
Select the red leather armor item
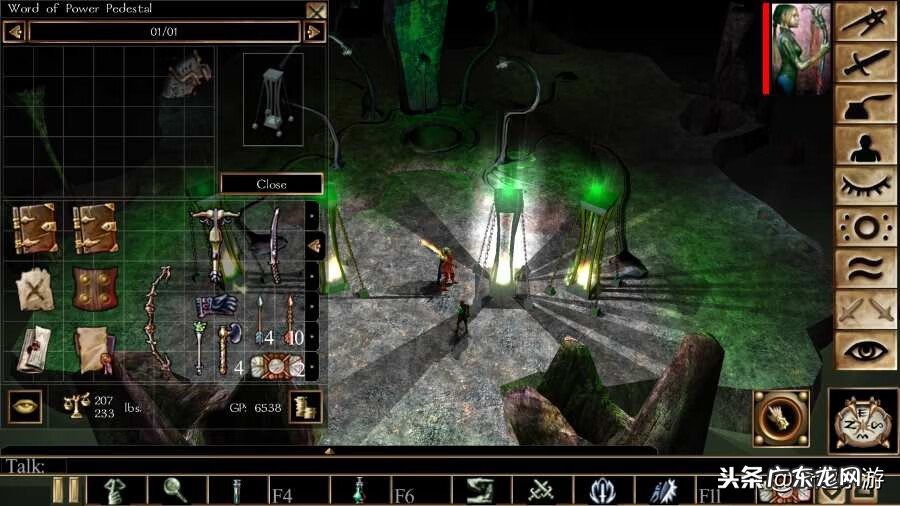coord(94,289)
